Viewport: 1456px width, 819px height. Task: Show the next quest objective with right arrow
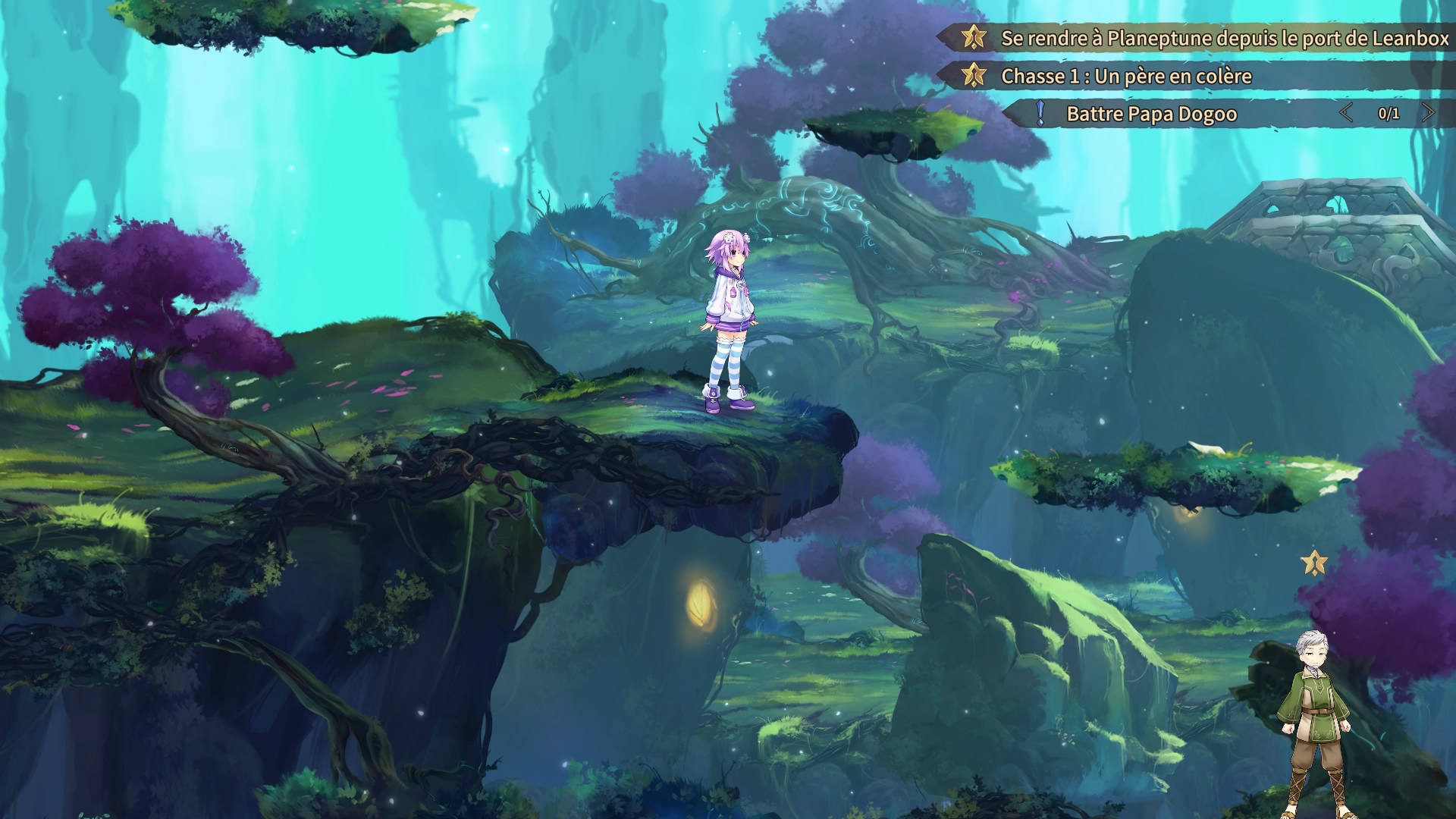pos(1428,114)
